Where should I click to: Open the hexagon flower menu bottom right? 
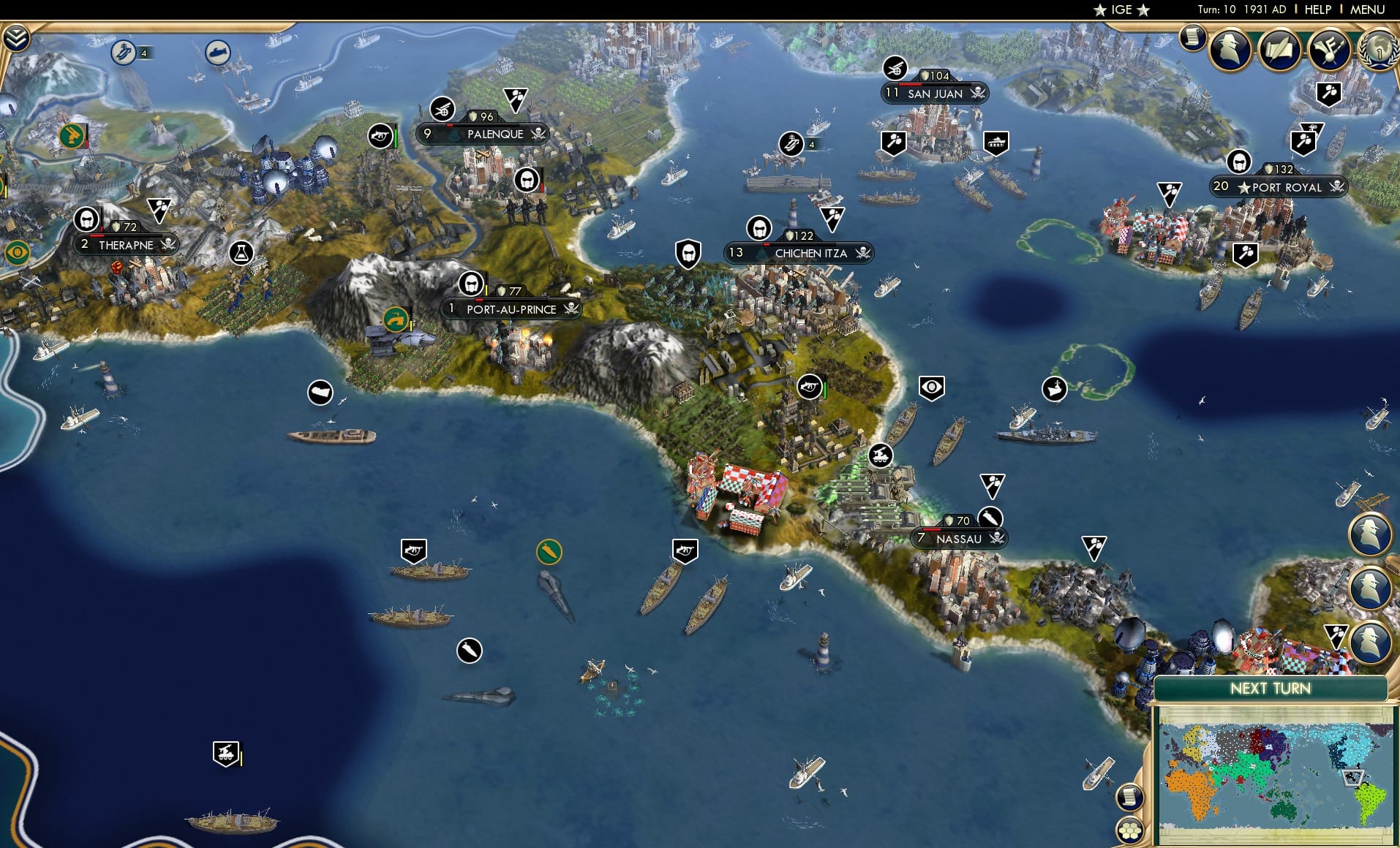coord(1129,832)
